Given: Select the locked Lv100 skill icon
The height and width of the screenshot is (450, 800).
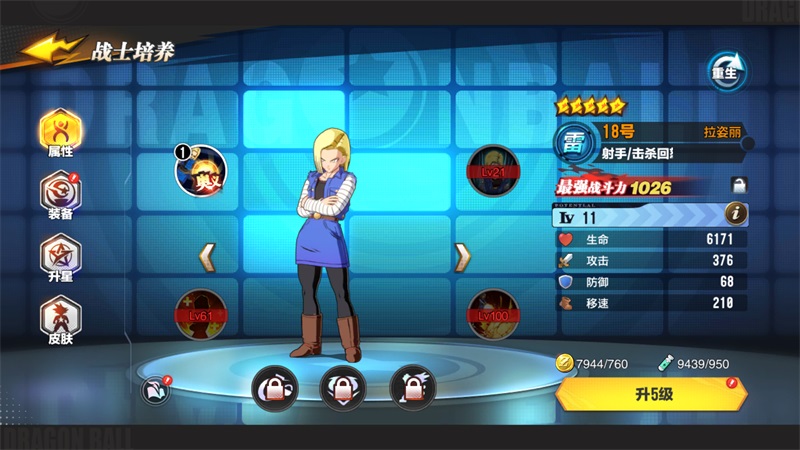Looking at the screenshot, I should (491, 312).
